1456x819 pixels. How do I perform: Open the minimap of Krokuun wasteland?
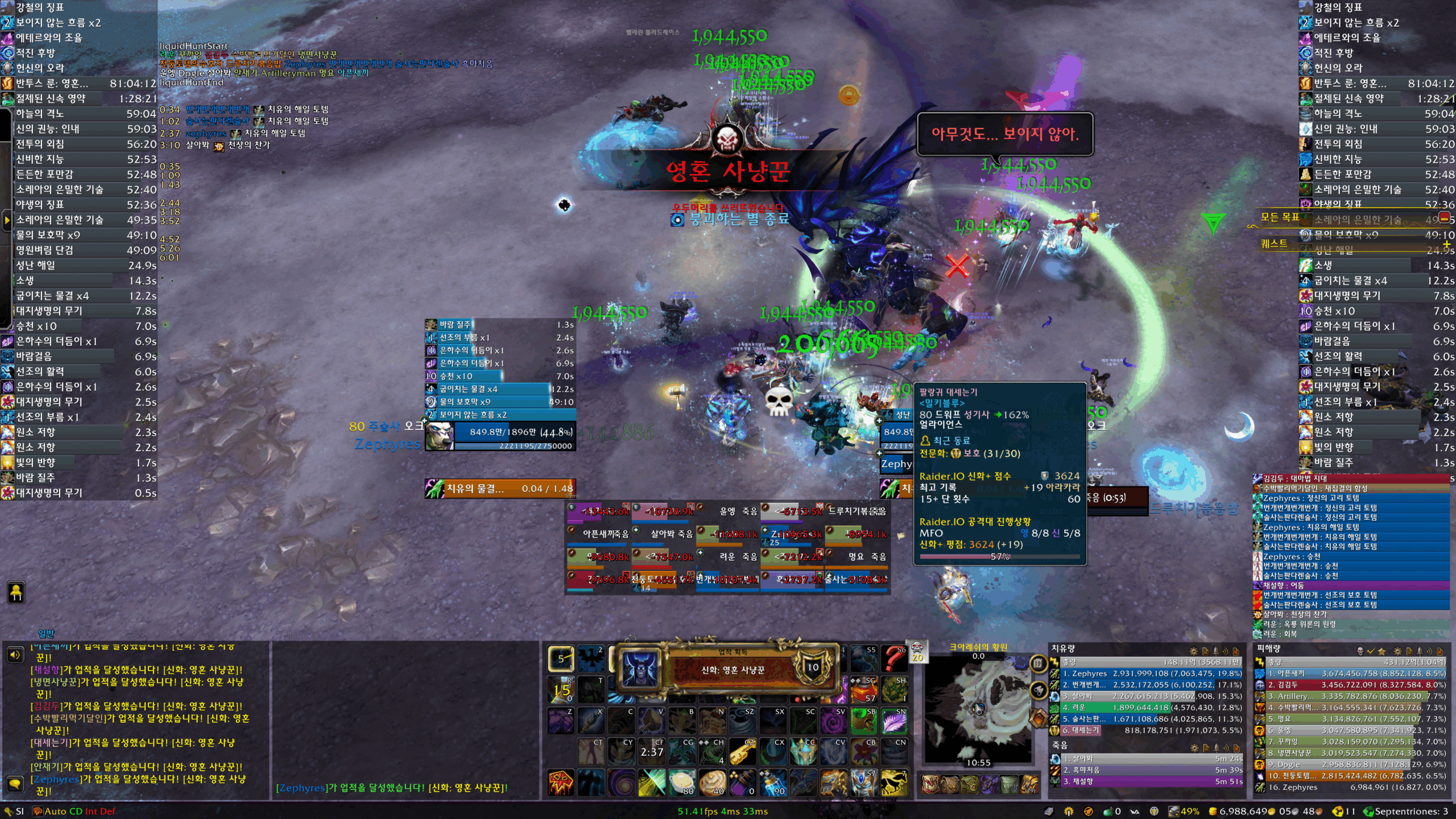click(x=978, y=710)
